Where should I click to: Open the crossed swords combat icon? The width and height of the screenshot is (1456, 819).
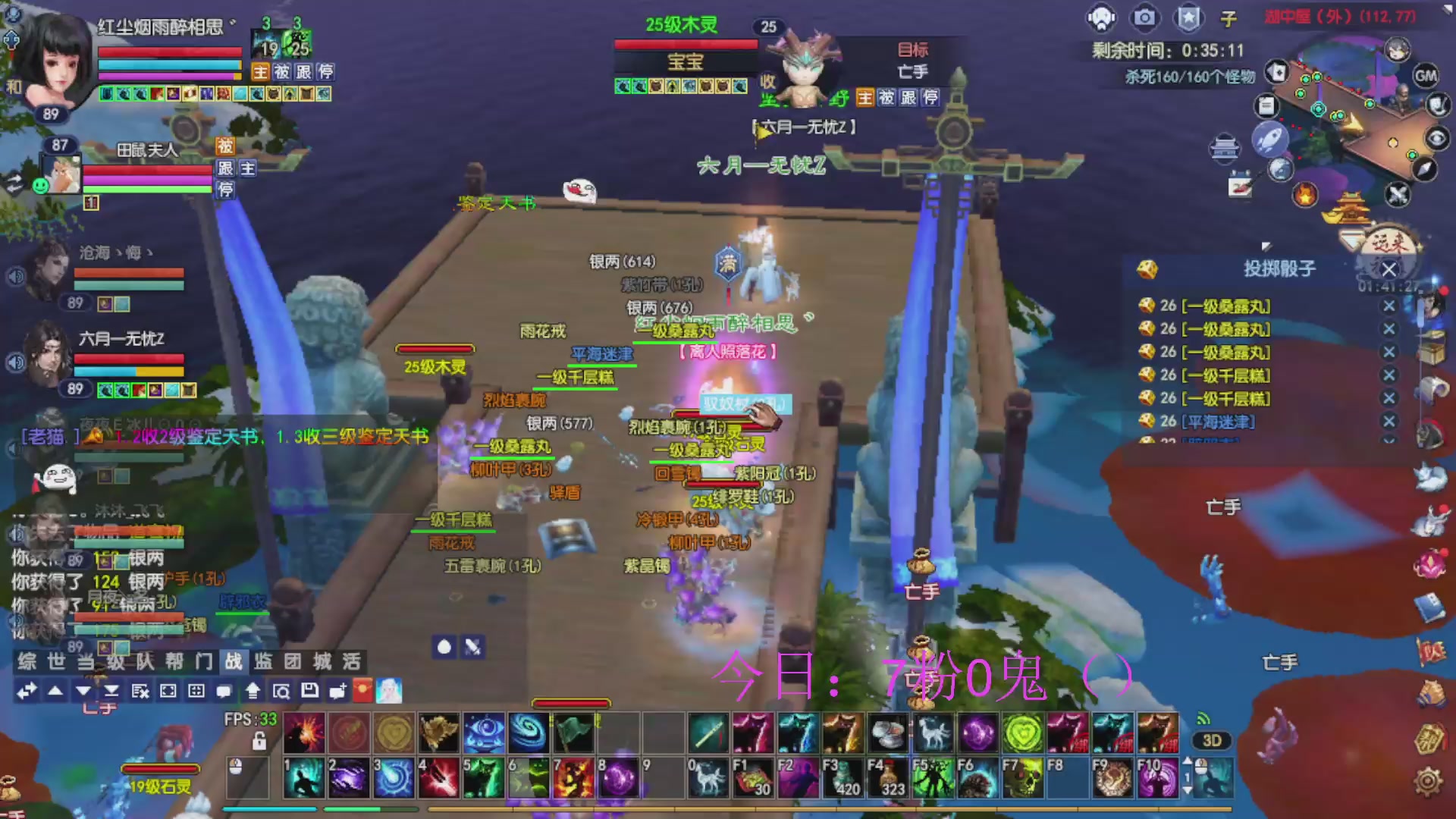click(x=1397, y=195)
